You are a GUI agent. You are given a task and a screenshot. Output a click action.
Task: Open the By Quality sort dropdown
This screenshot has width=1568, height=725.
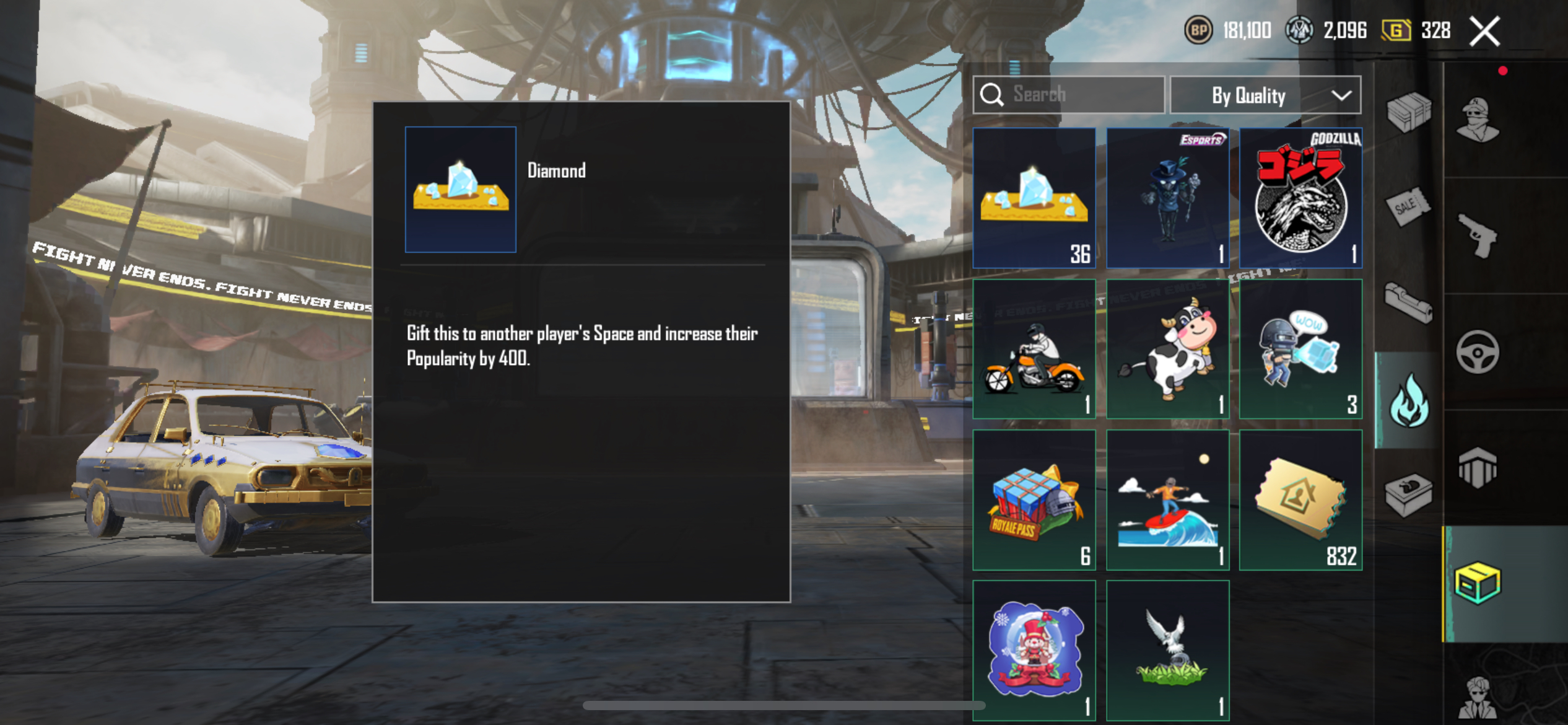pos(1265,95)
